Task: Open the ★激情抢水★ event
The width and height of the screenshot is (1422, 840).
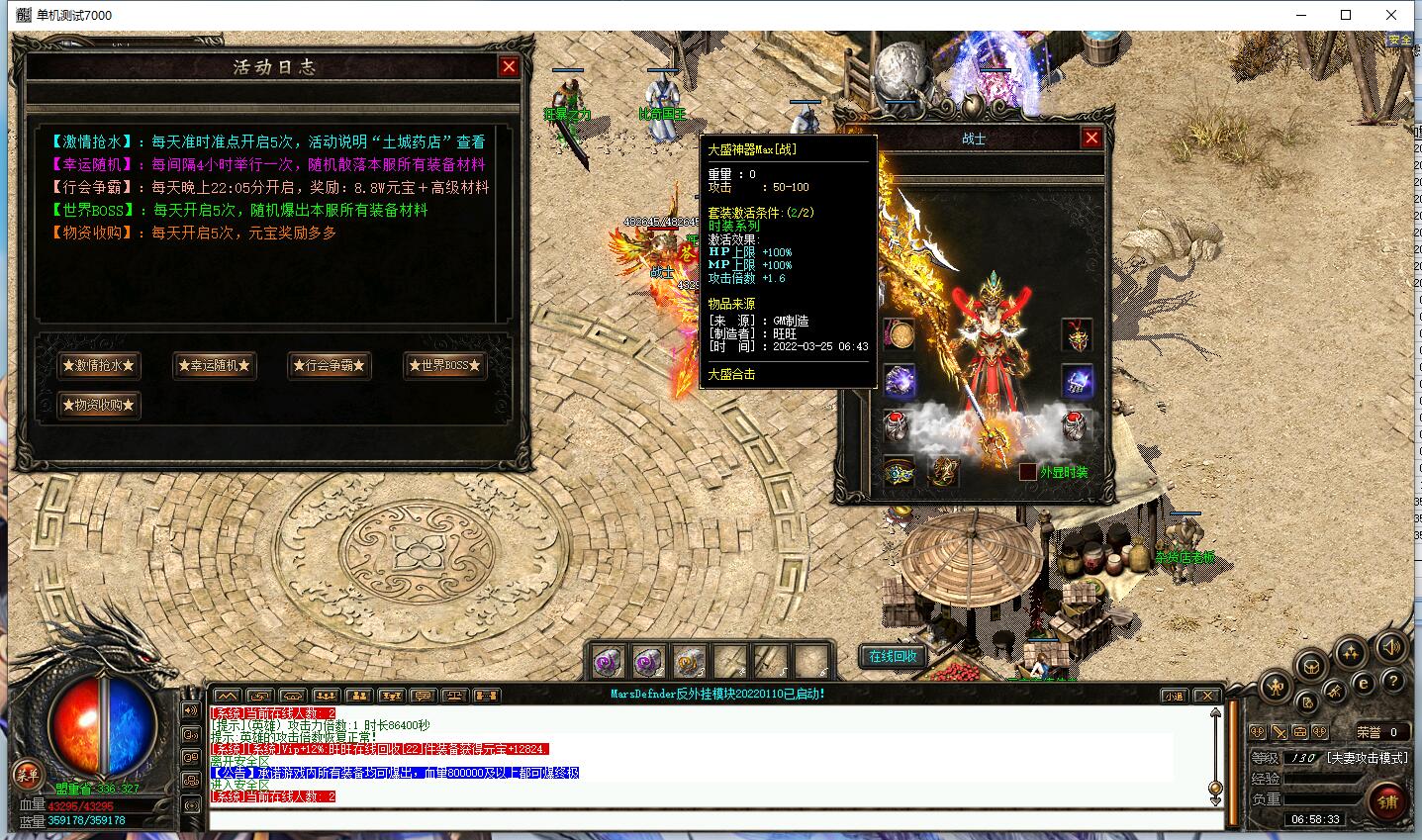Action: (98, 365)
